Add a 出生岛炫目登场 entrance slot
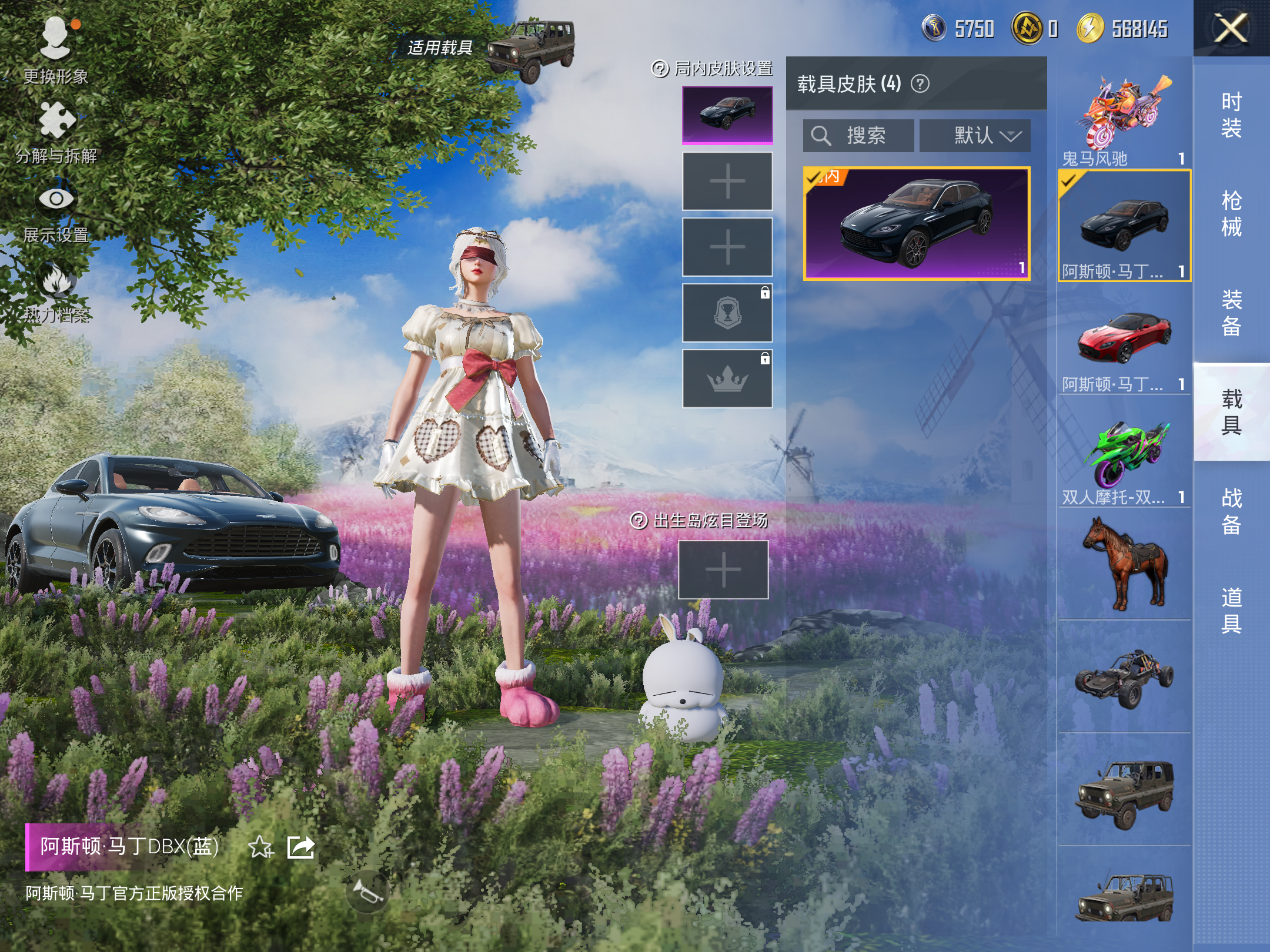The width and height of the screenshot is (1270, 952). pos(723,569)
